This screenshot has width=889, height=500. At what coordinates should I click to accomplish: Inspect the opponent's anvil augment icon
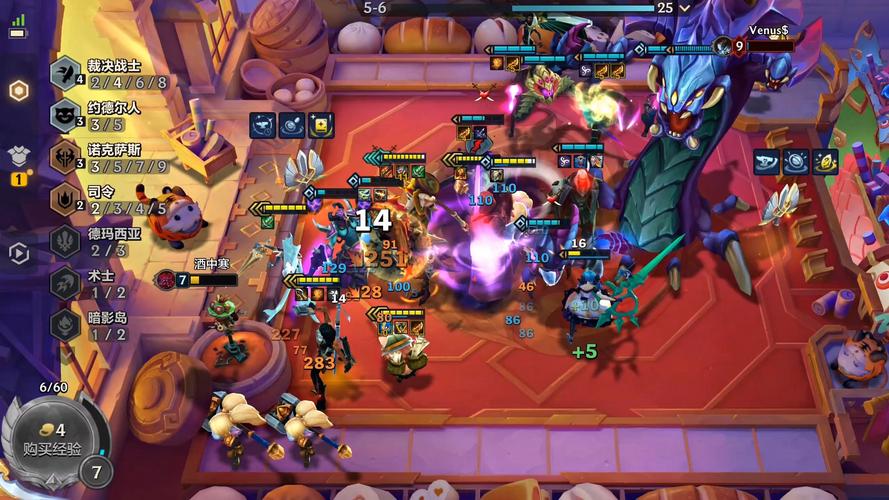(x=768, y=161)
